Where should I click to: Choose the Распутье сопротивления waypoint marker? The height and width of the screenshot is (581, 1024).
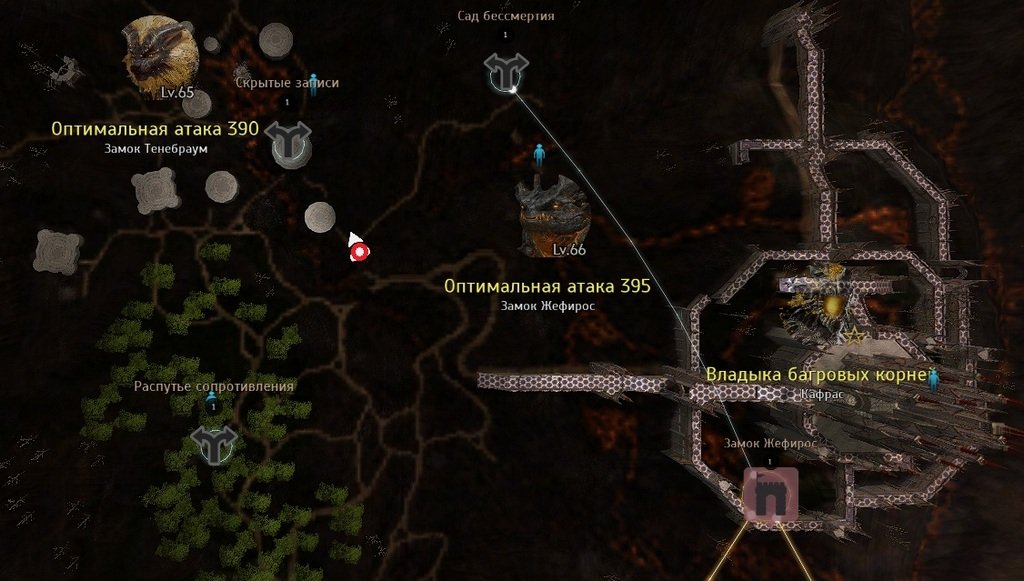[x=213, y=443]
